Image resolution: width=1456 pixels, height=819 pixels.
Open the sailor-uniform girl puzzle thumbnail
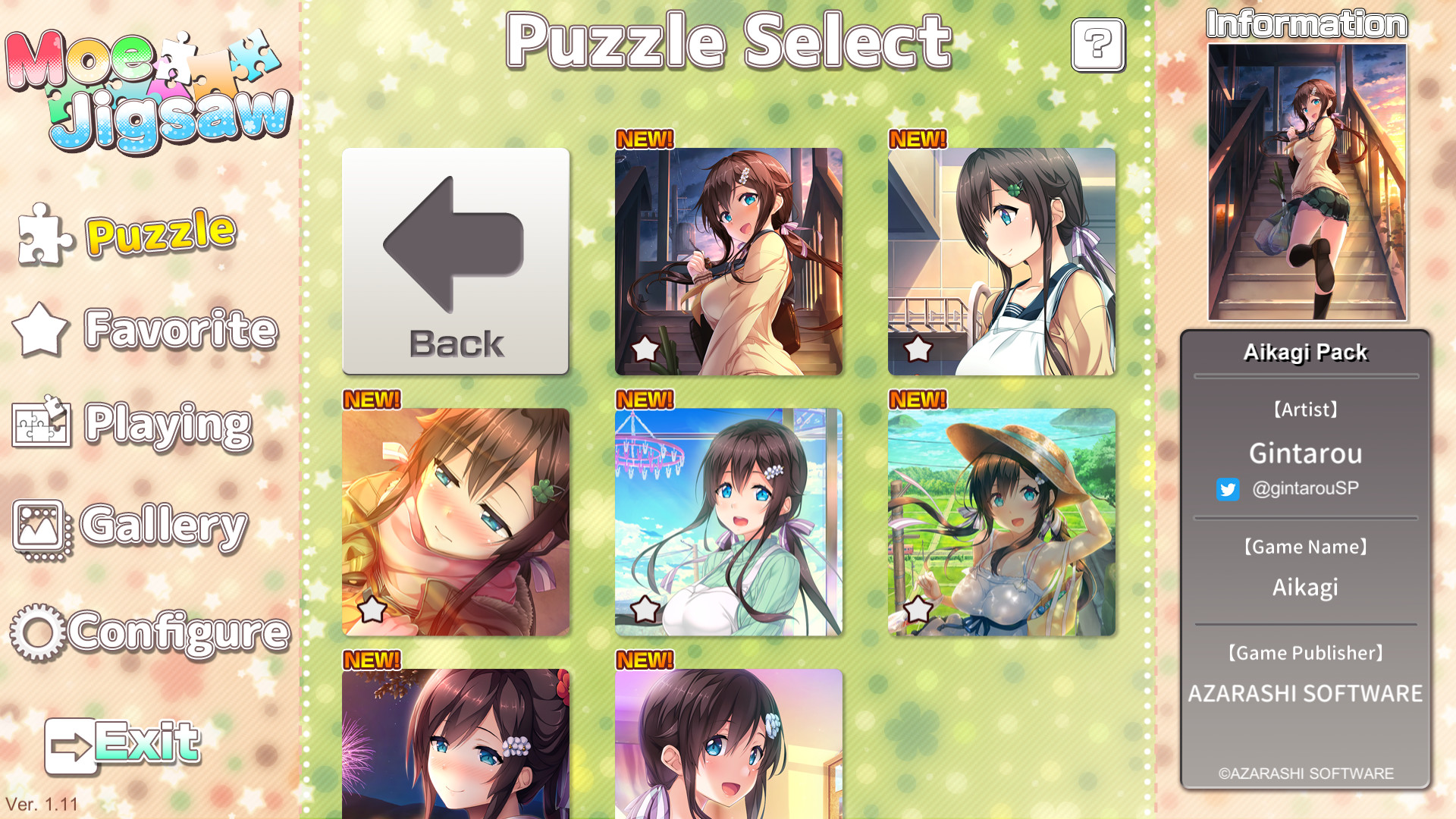pos(1003,262)
